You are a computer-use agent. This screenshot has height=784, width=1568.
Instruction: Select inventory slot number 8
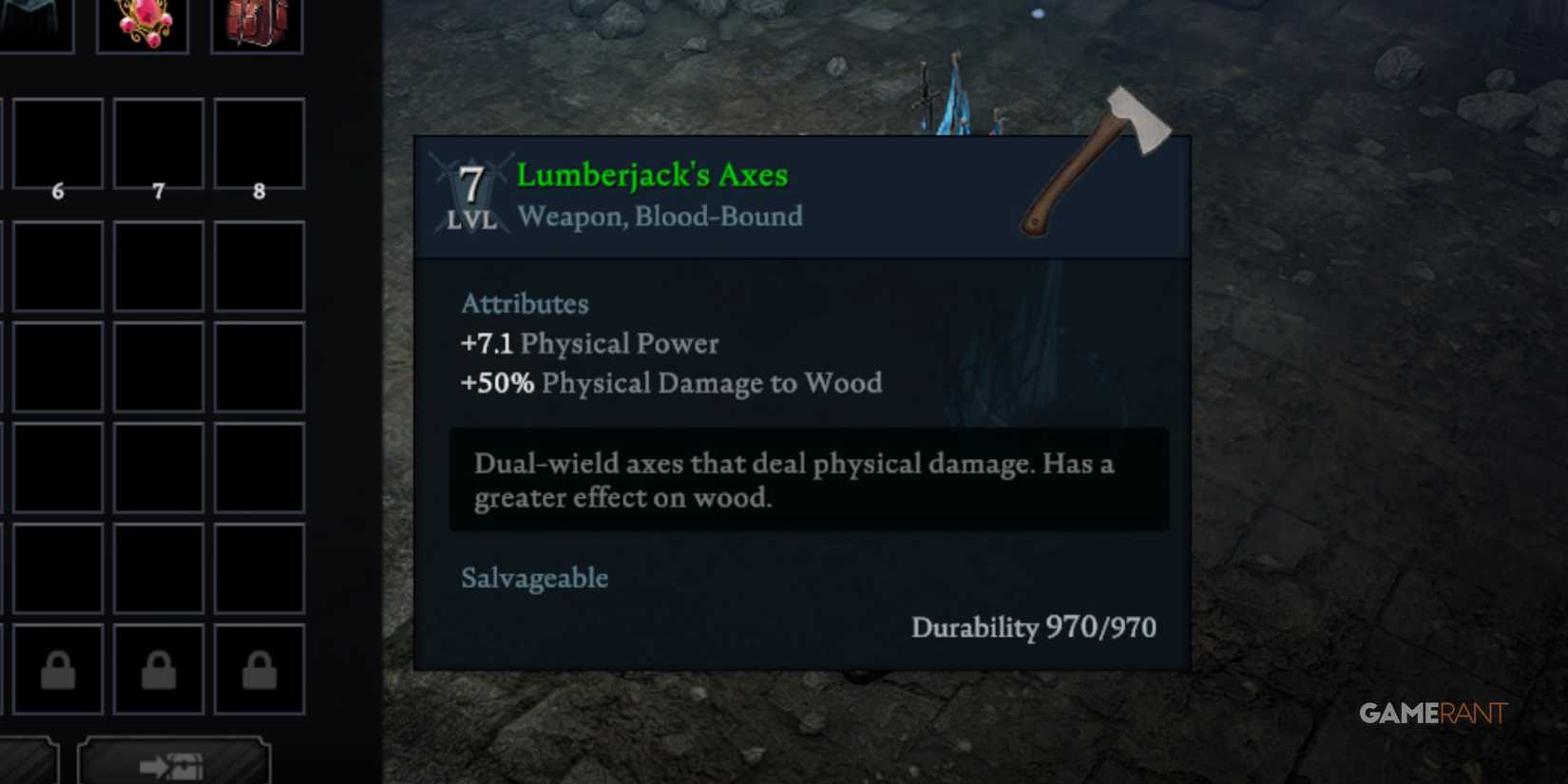click(258, 144)
